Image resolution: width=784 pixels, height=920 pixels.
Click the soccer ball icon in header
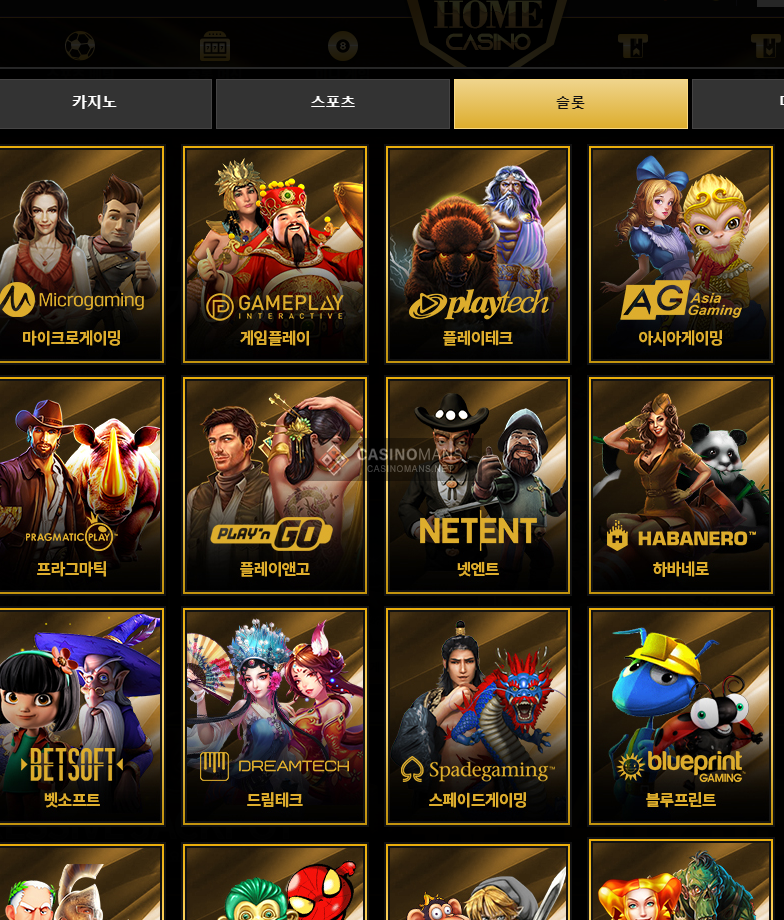(80, 46)
